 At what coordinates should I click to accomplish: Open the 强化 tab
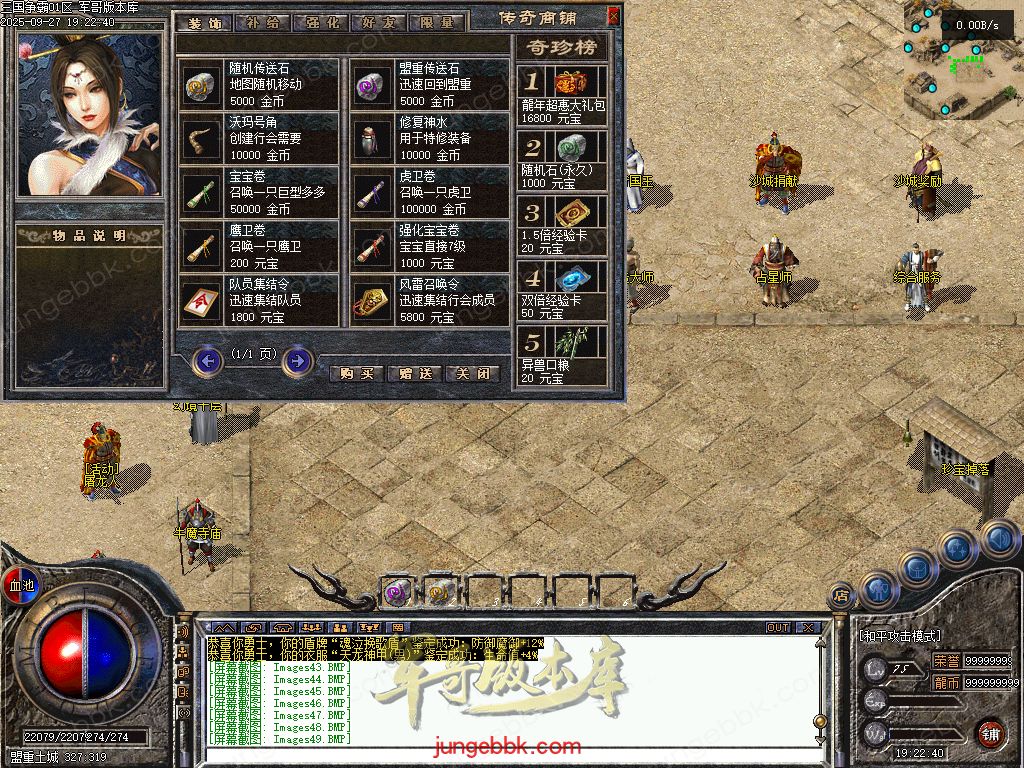[x=322, y=21]
